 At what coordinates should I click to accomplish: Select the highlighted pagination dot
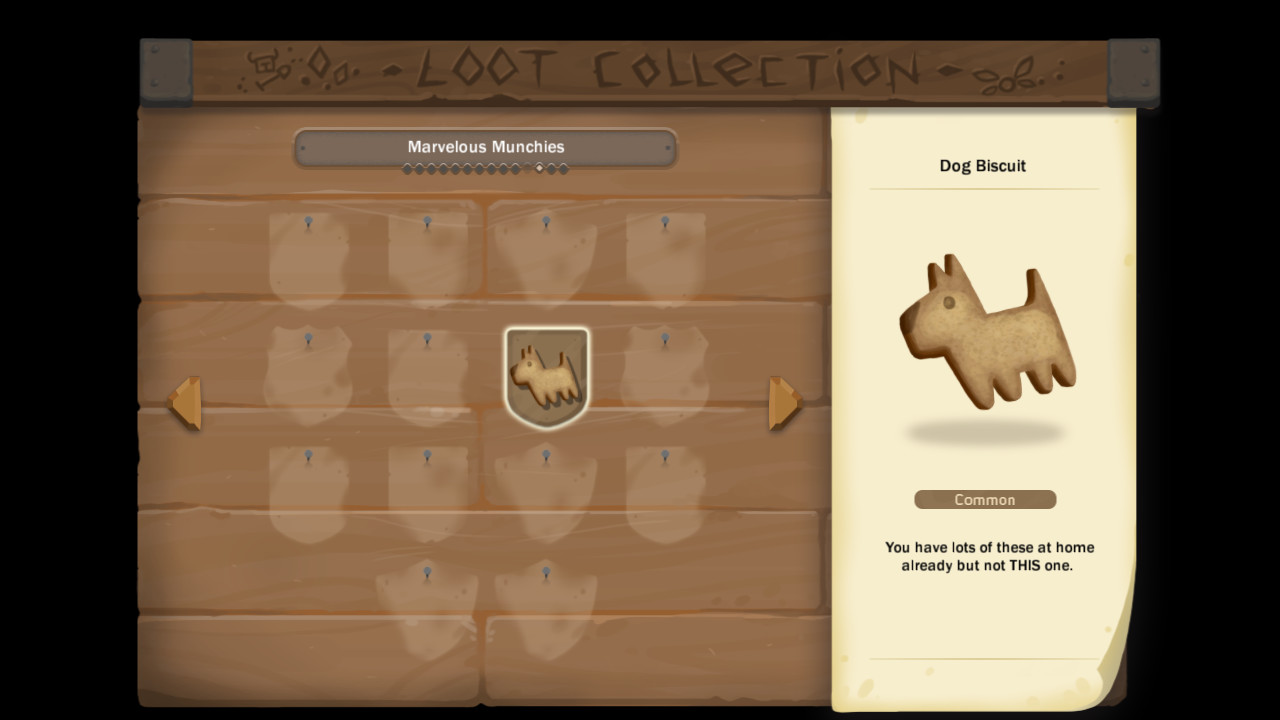540,169
